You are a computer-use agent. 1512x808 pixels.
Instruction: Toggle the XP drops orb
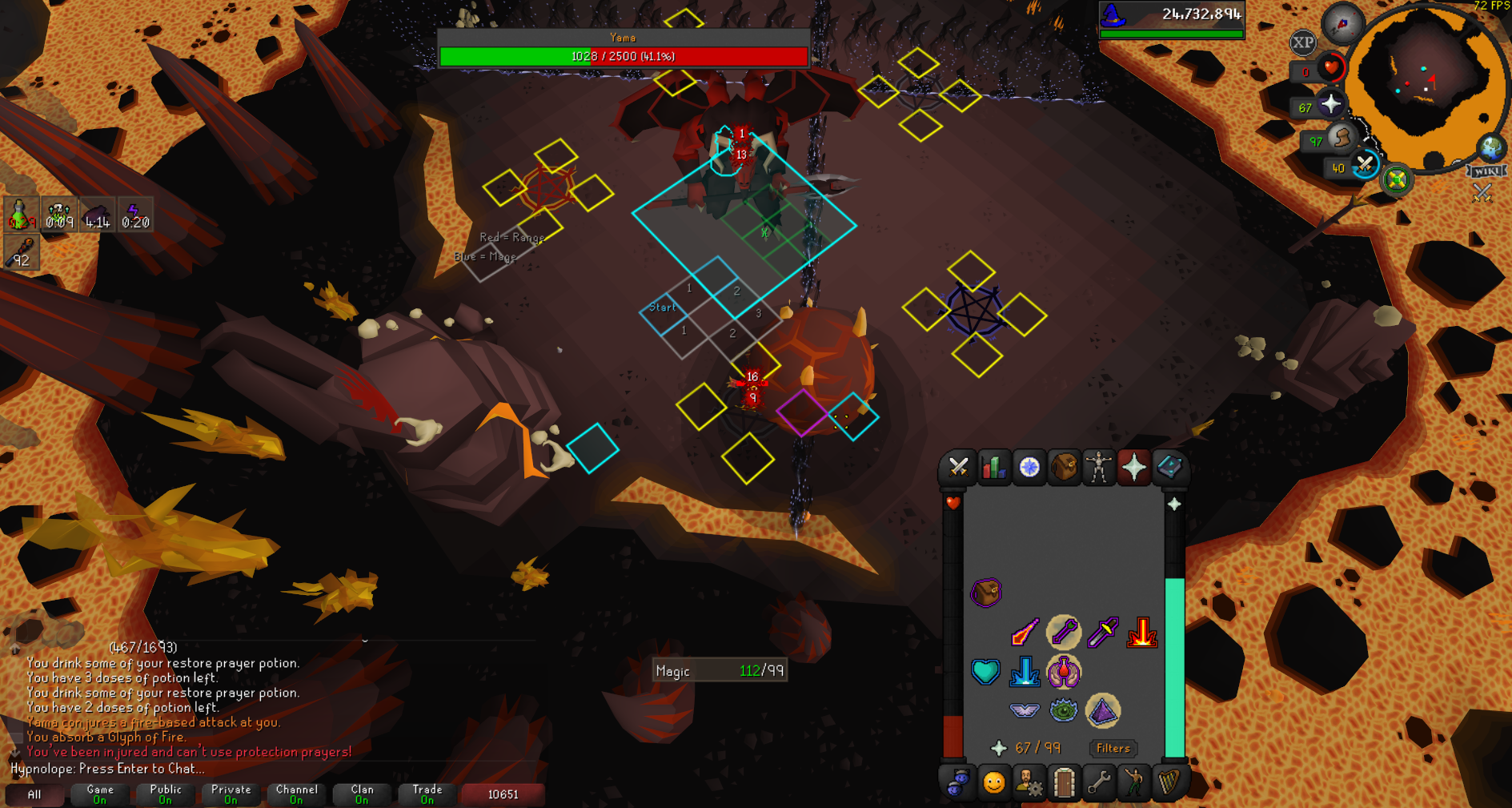(x=1302, y=42)
